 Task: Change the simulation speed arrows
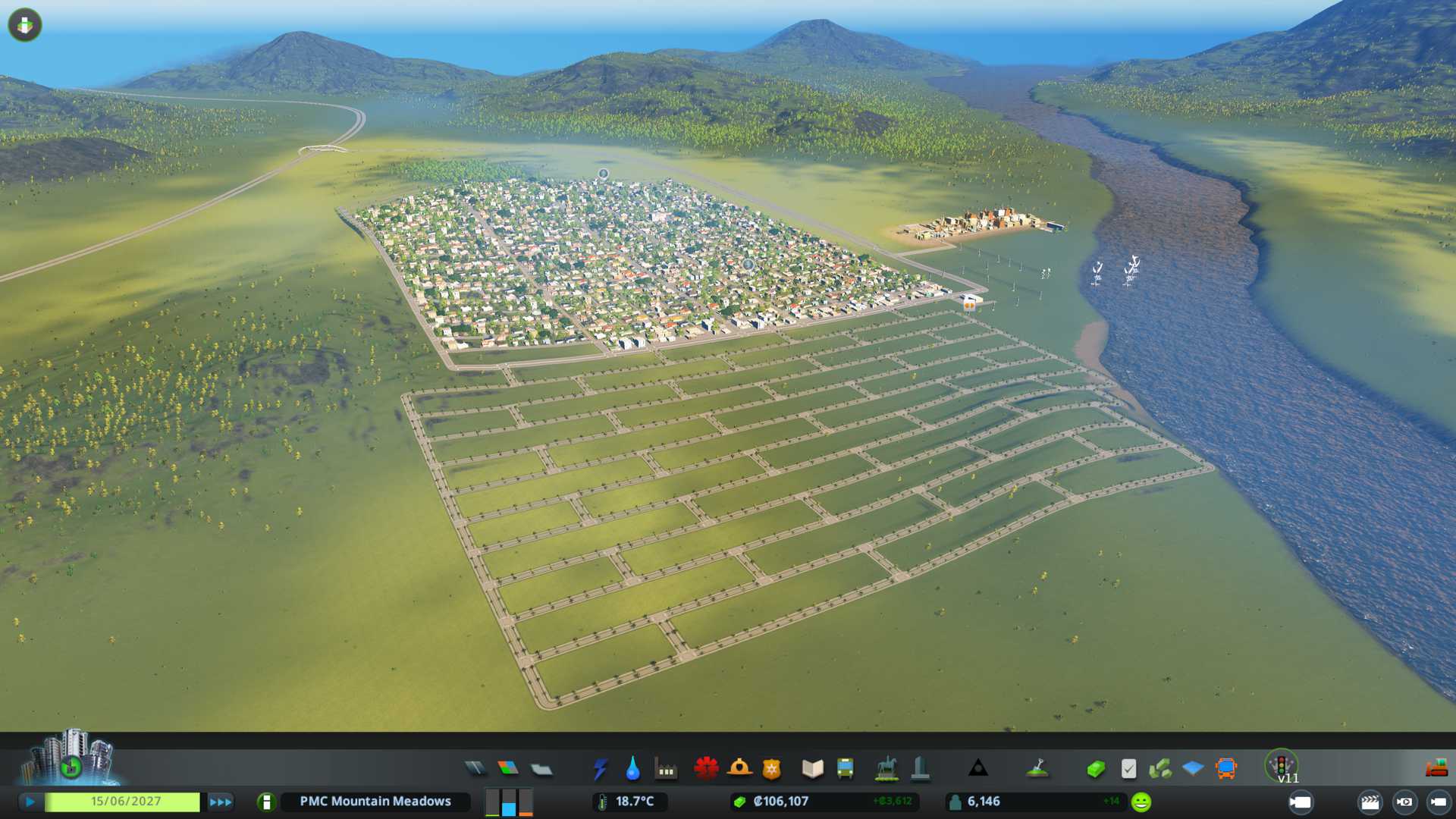point(221,802)
